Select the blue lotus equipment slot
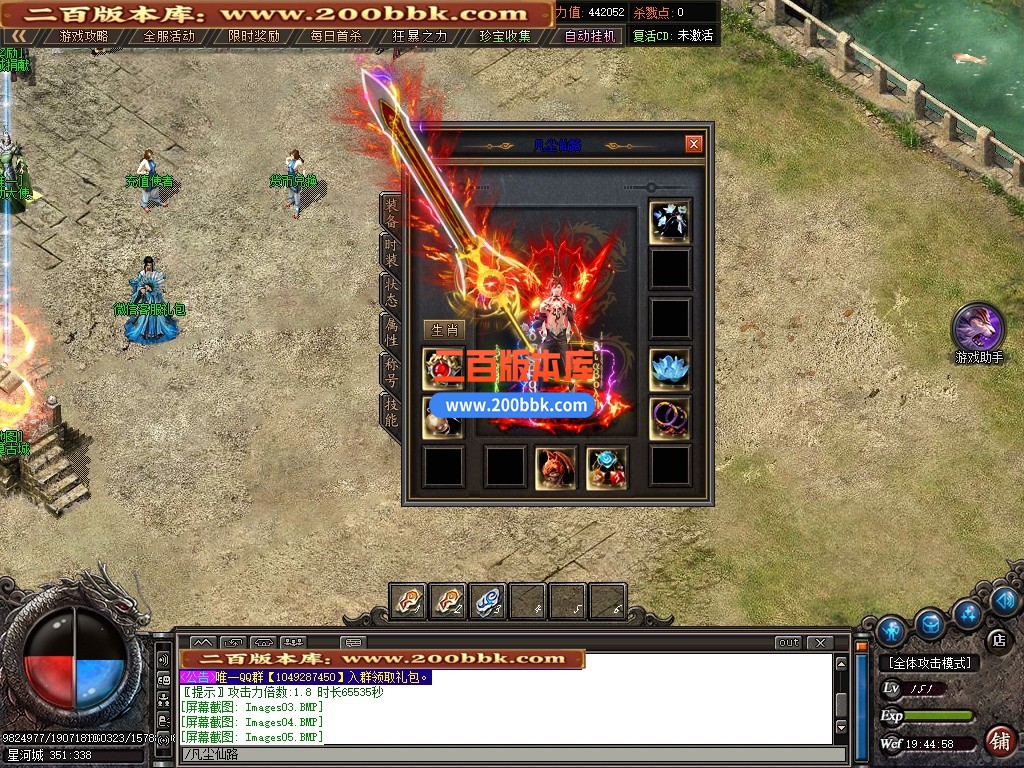Image resolution: width=1024 pixels, height=768 pixels. tap(670, 369)
